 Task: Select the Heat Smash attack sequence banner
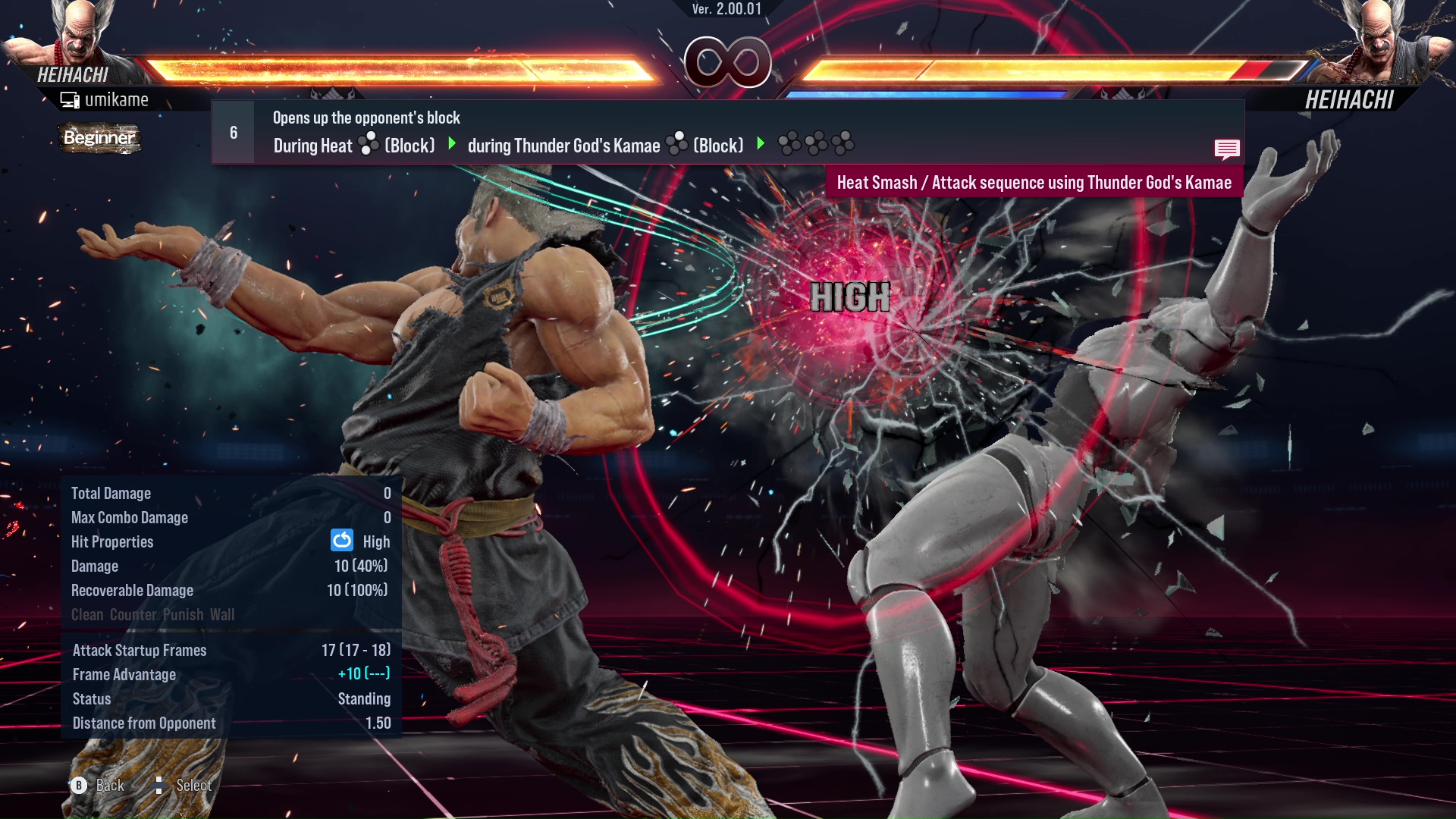[x=1035, y=182]
